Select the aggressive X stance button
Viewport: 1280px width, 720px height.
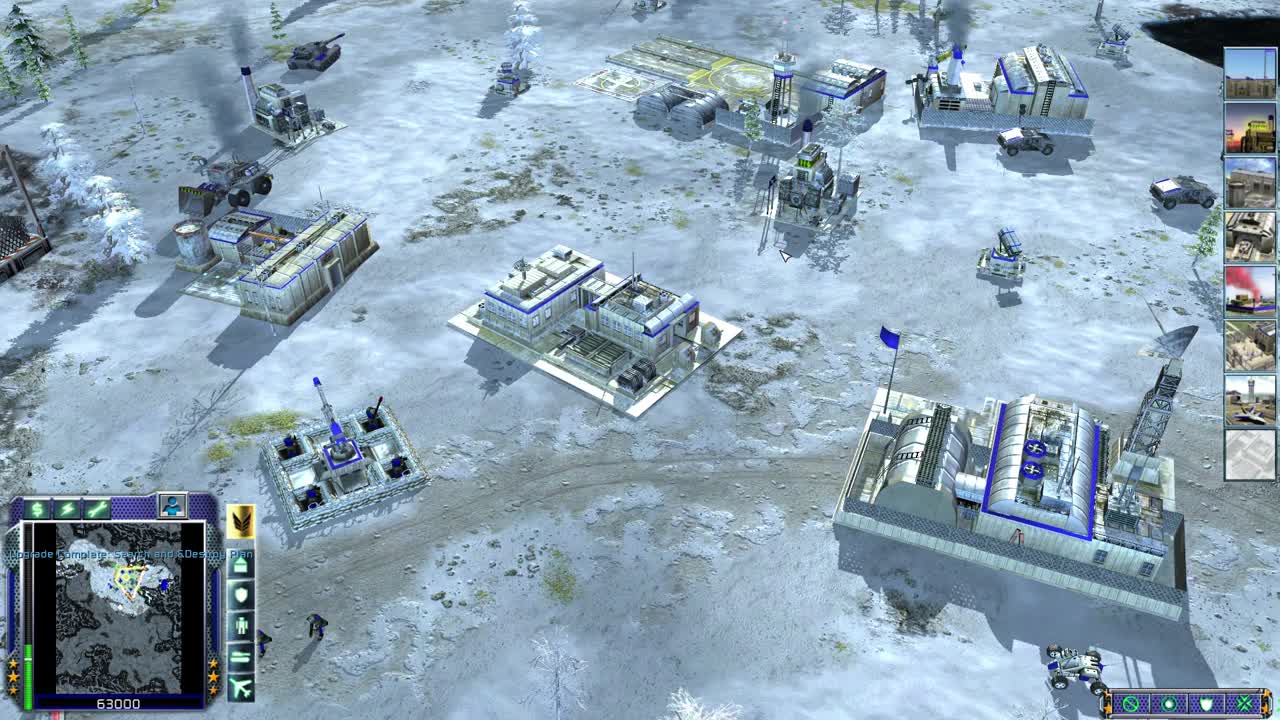tap(1244, 703)
